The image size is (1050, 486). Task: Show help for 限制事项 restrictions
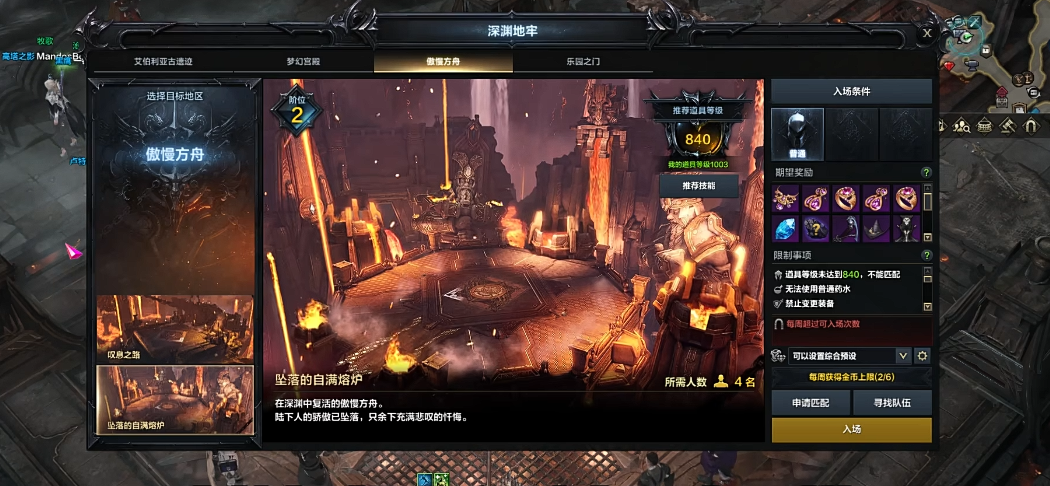[x=926, y=255]
